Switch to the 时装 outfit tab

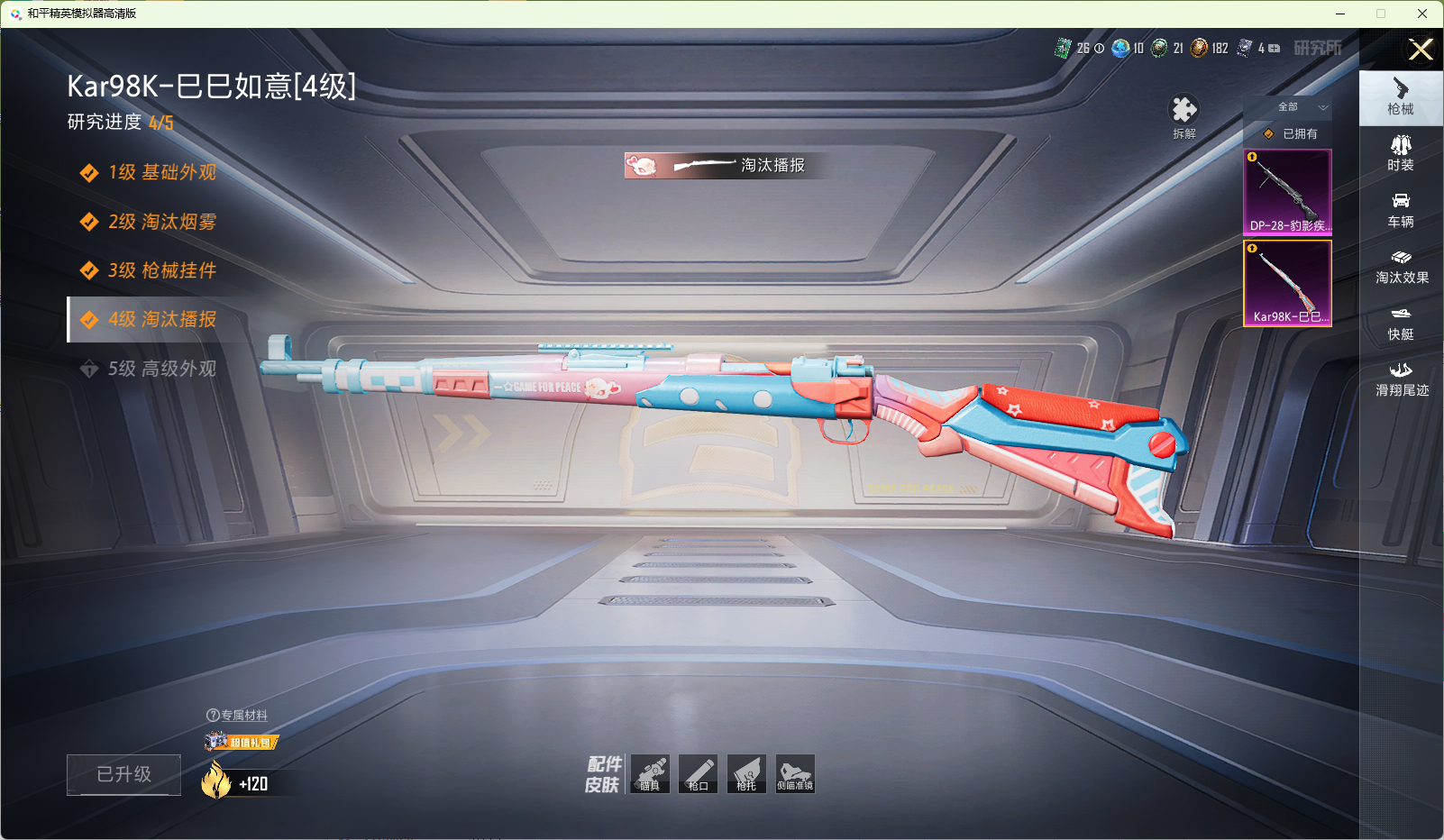point(1401,153)
